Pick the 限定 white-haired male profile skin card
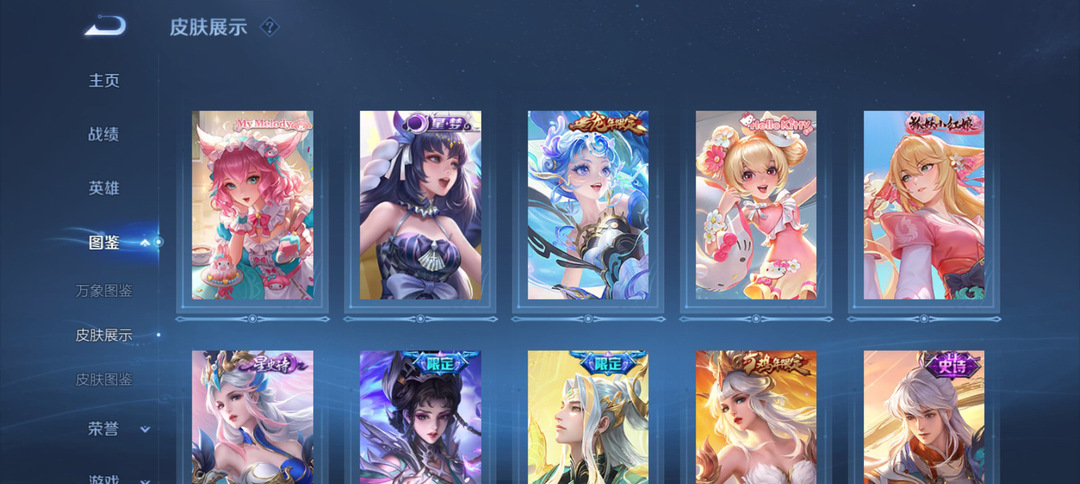 coord(588,417)
